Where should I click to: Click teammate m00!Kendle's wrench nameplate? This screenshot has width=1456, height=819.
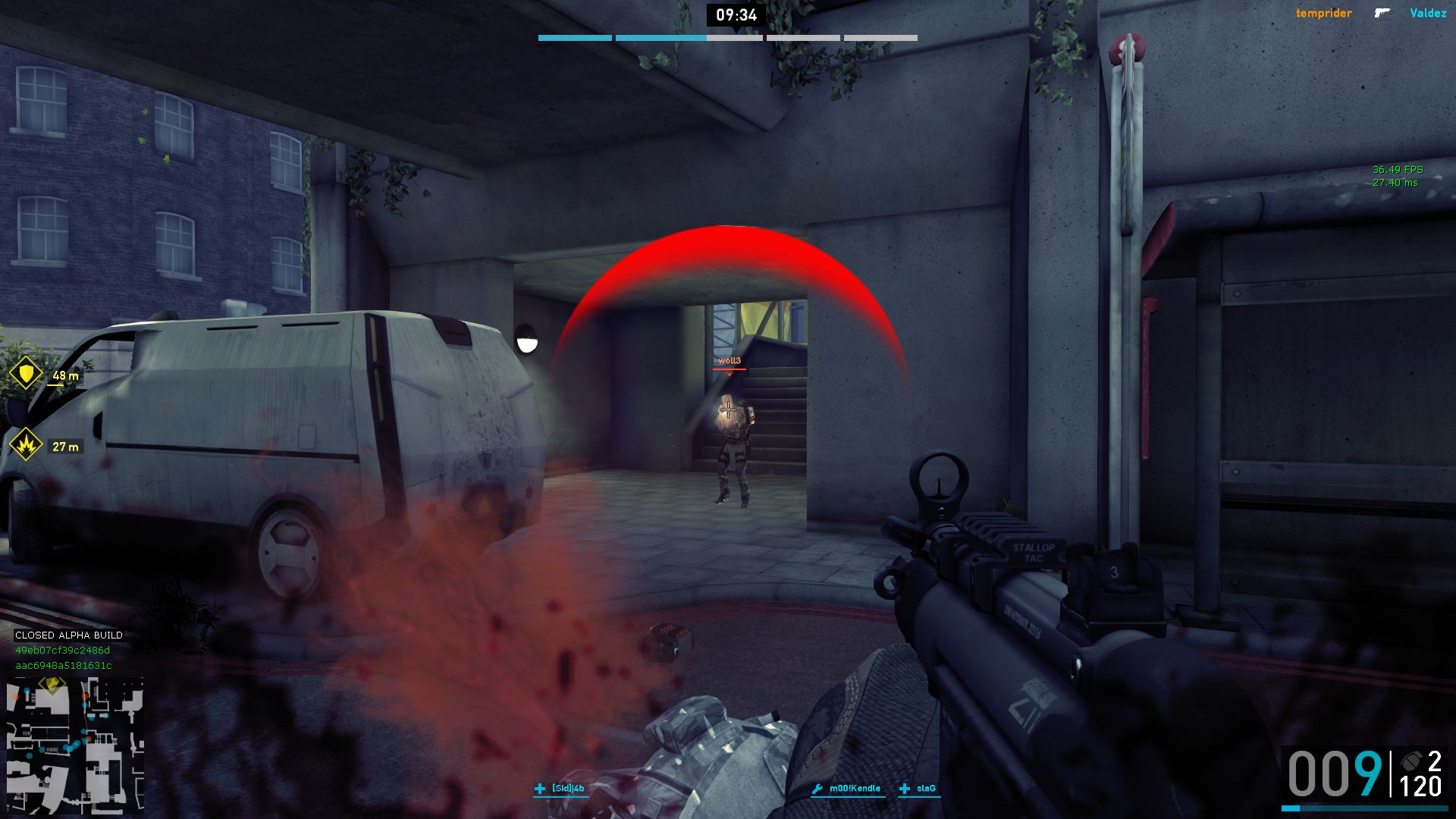846,789
